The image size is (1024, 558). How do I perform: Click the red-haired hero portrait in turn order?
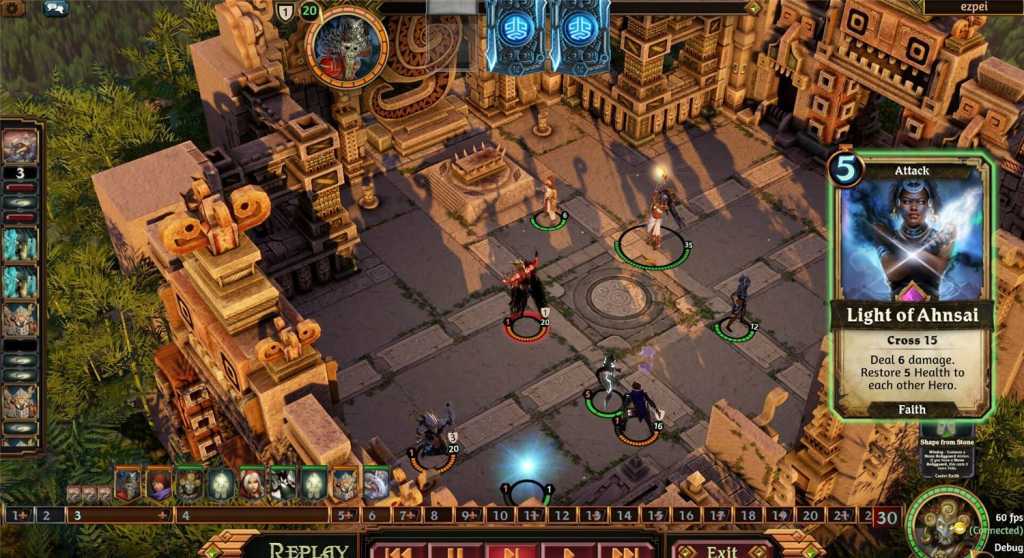pos(158,485)
